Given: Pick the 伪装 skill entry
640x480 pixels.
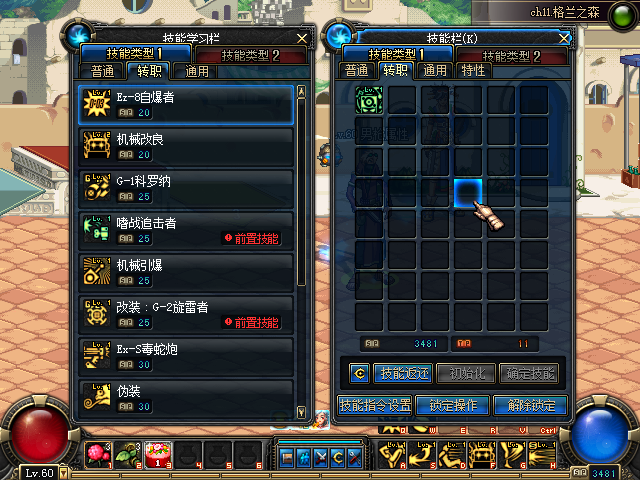Looking at the screenshot, I should tap(186, 397).
